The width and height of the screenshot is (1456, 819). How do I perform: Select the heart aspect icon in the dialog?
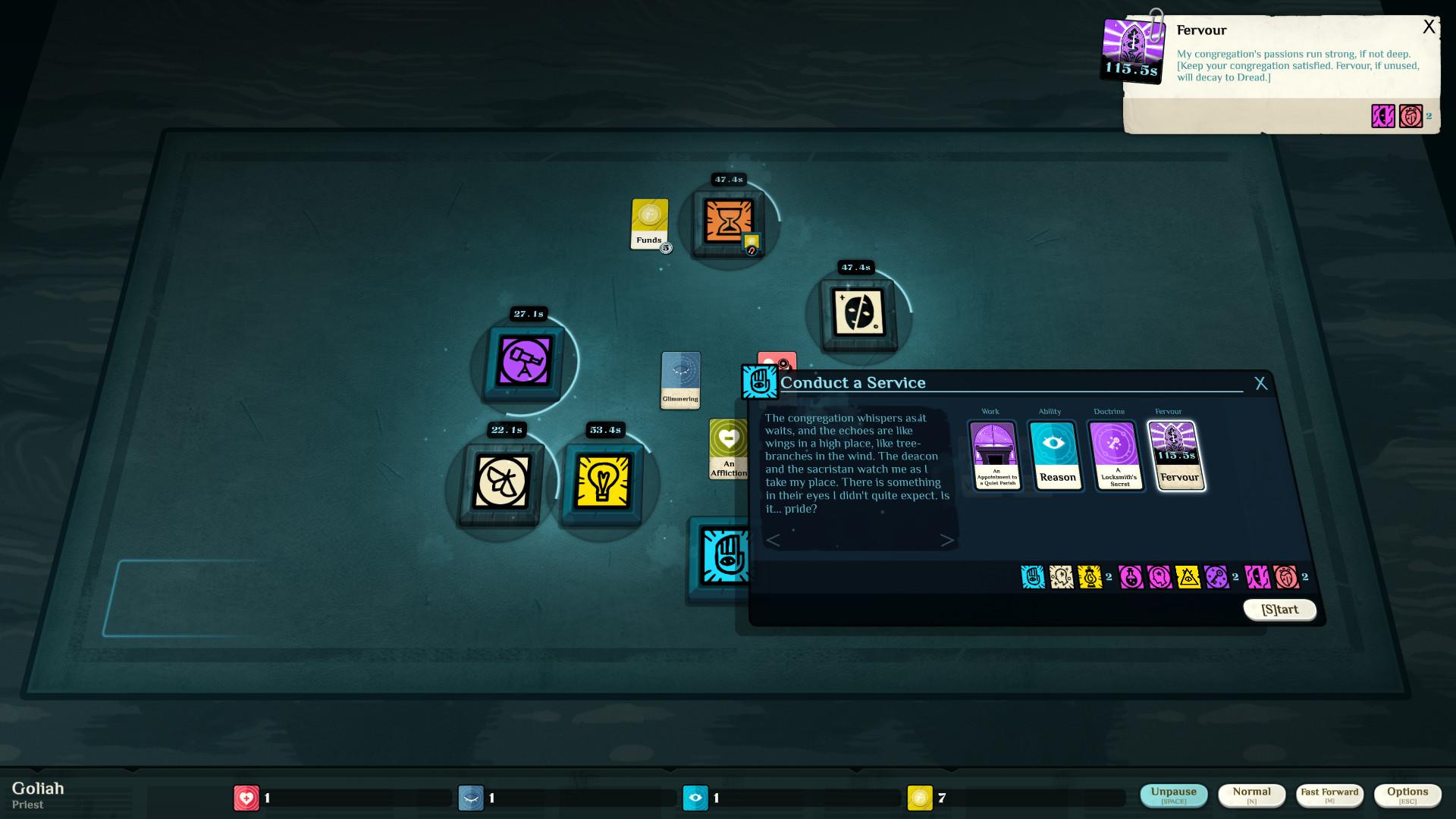click(1284, 577)
